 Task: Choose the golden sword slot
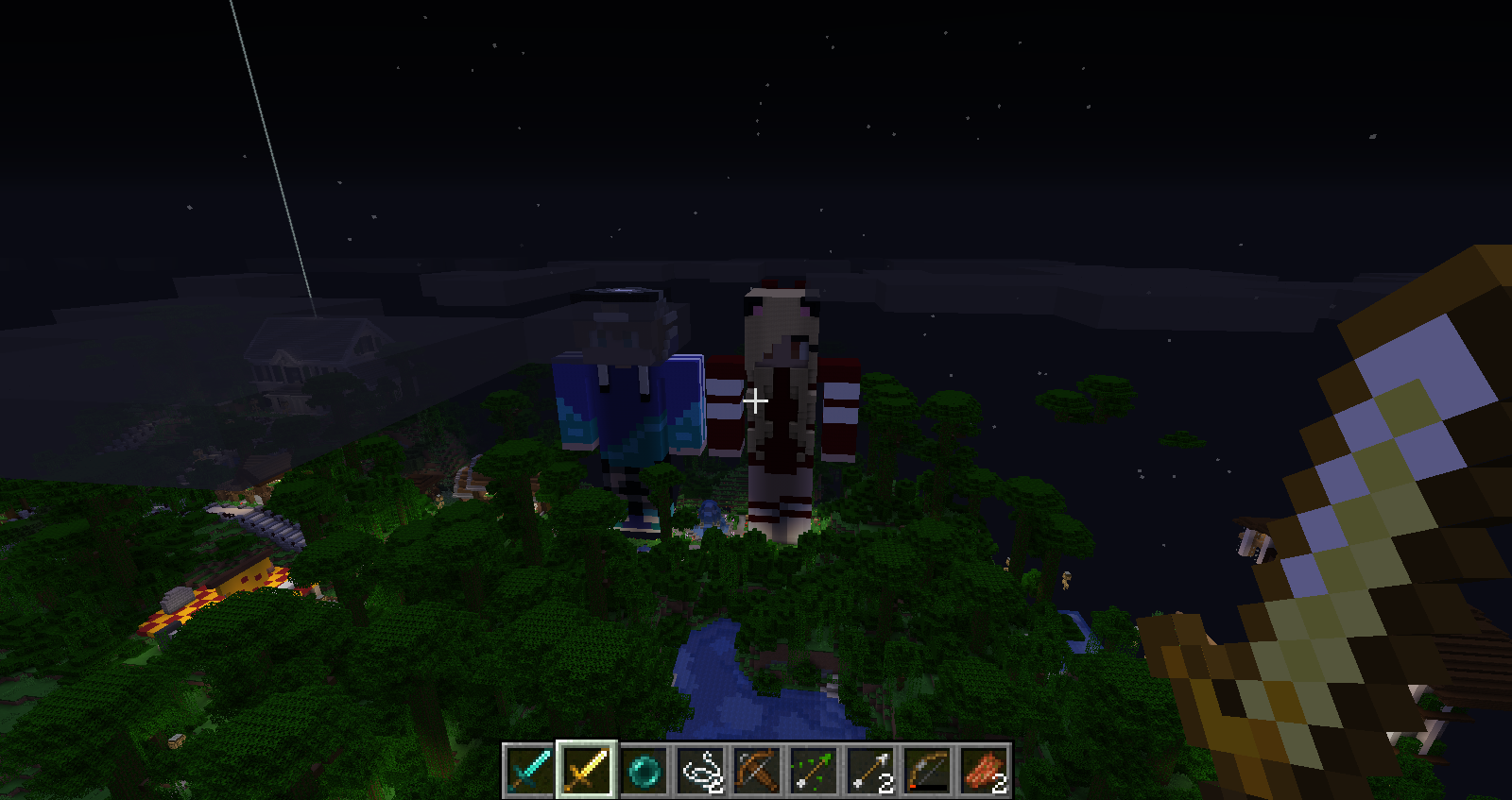pyautogui.click(x=586, y=771)
